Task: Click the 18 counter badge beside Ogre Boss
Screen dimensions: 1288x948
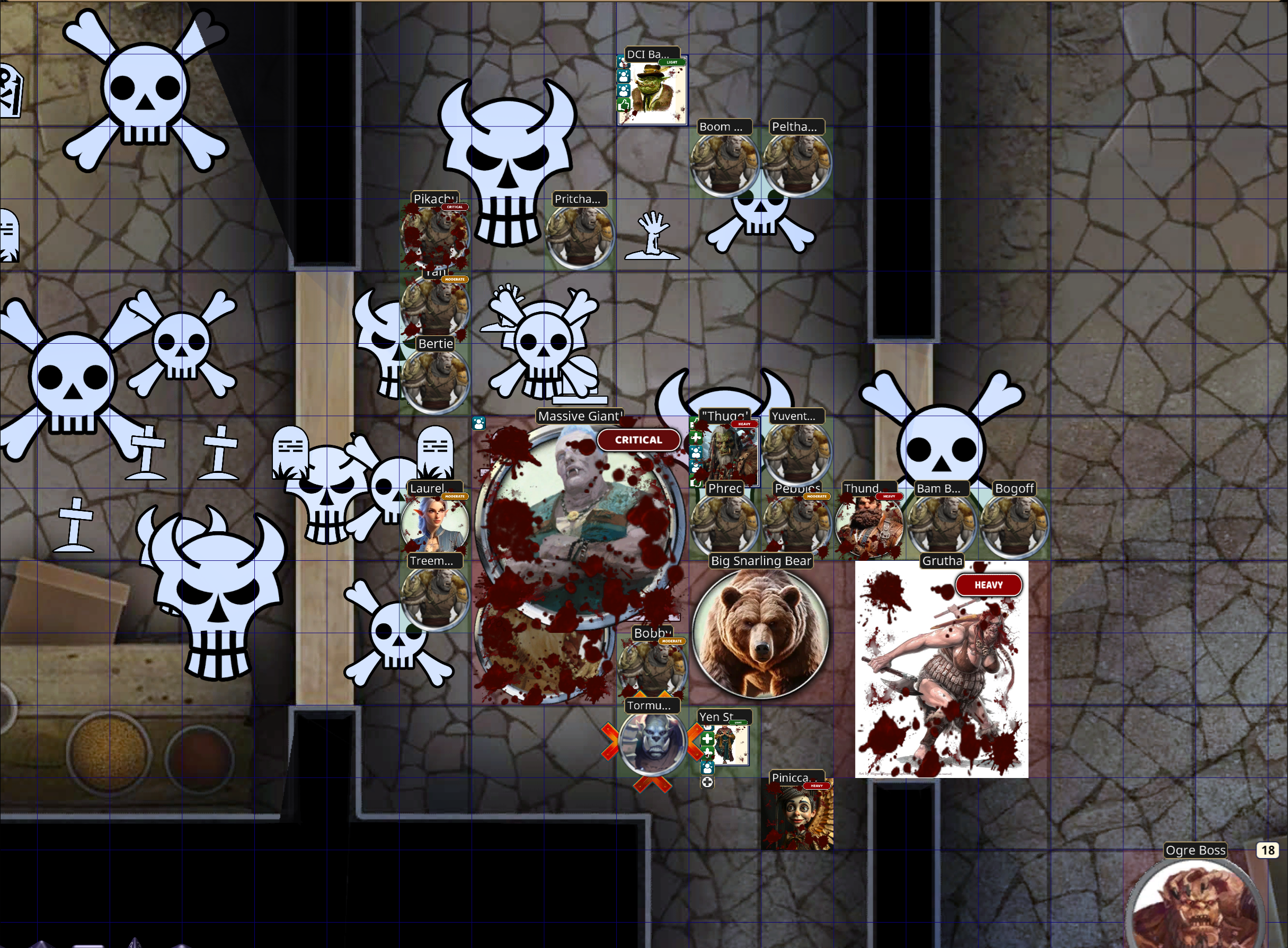Action: [x=1268, y=850]
